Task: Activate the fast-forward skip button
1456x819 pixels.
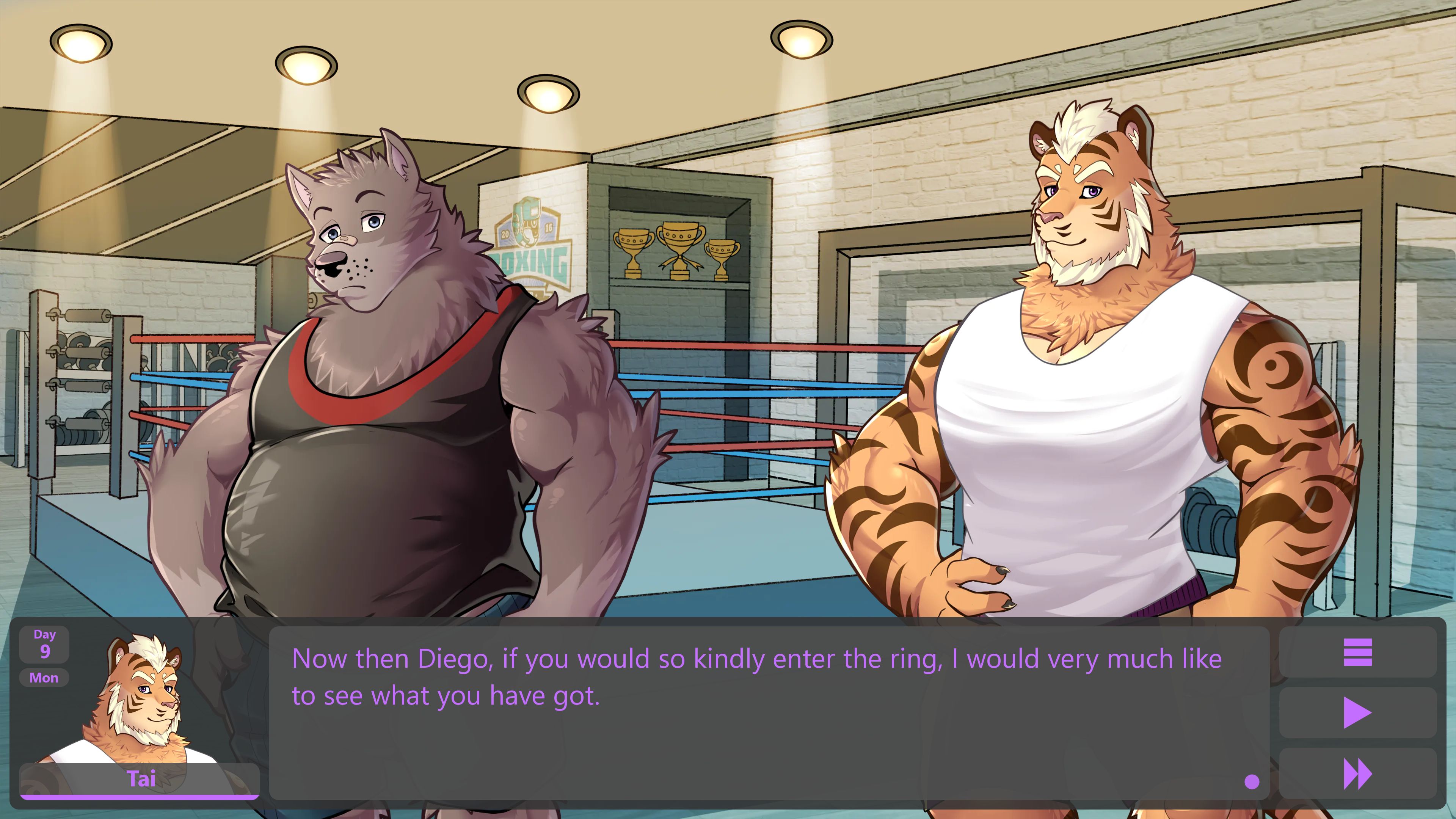Action: (1357, 773)
